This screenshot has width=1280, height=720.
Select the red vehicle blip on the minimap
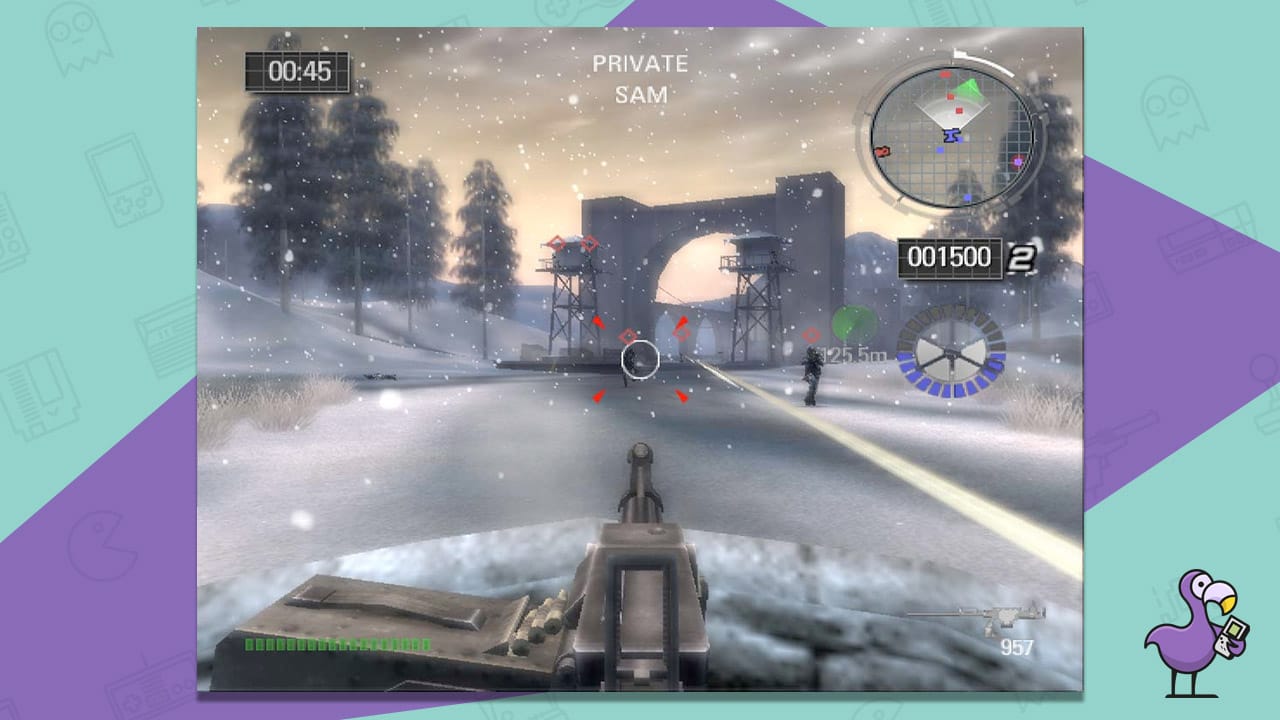[x=880, y=153]
